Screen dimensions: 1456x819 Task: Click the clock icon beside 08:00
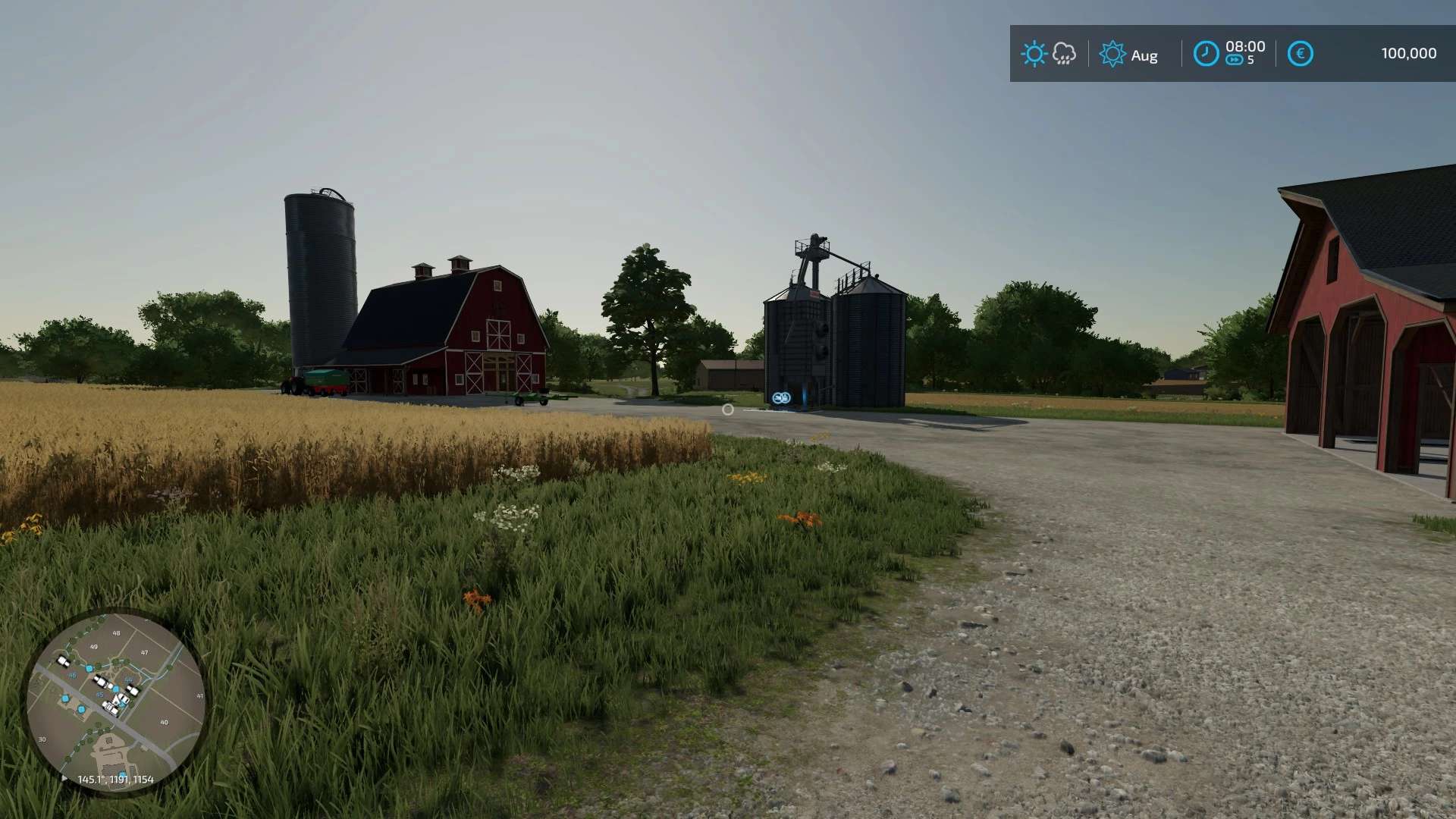click(1206, 54)
